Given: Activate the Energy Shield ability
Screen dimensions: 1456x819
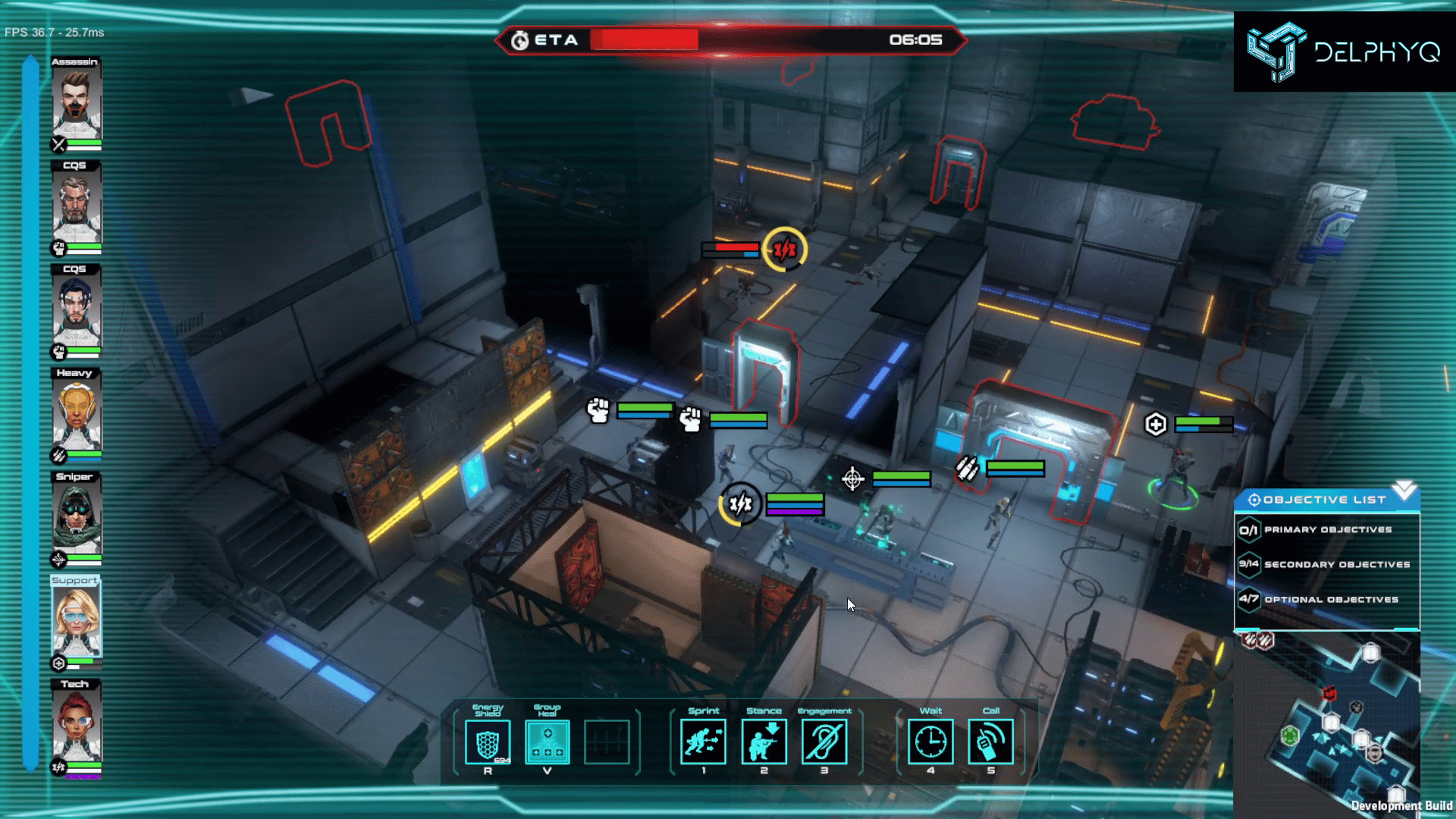Looking at the screenshot, I should 488,742.
